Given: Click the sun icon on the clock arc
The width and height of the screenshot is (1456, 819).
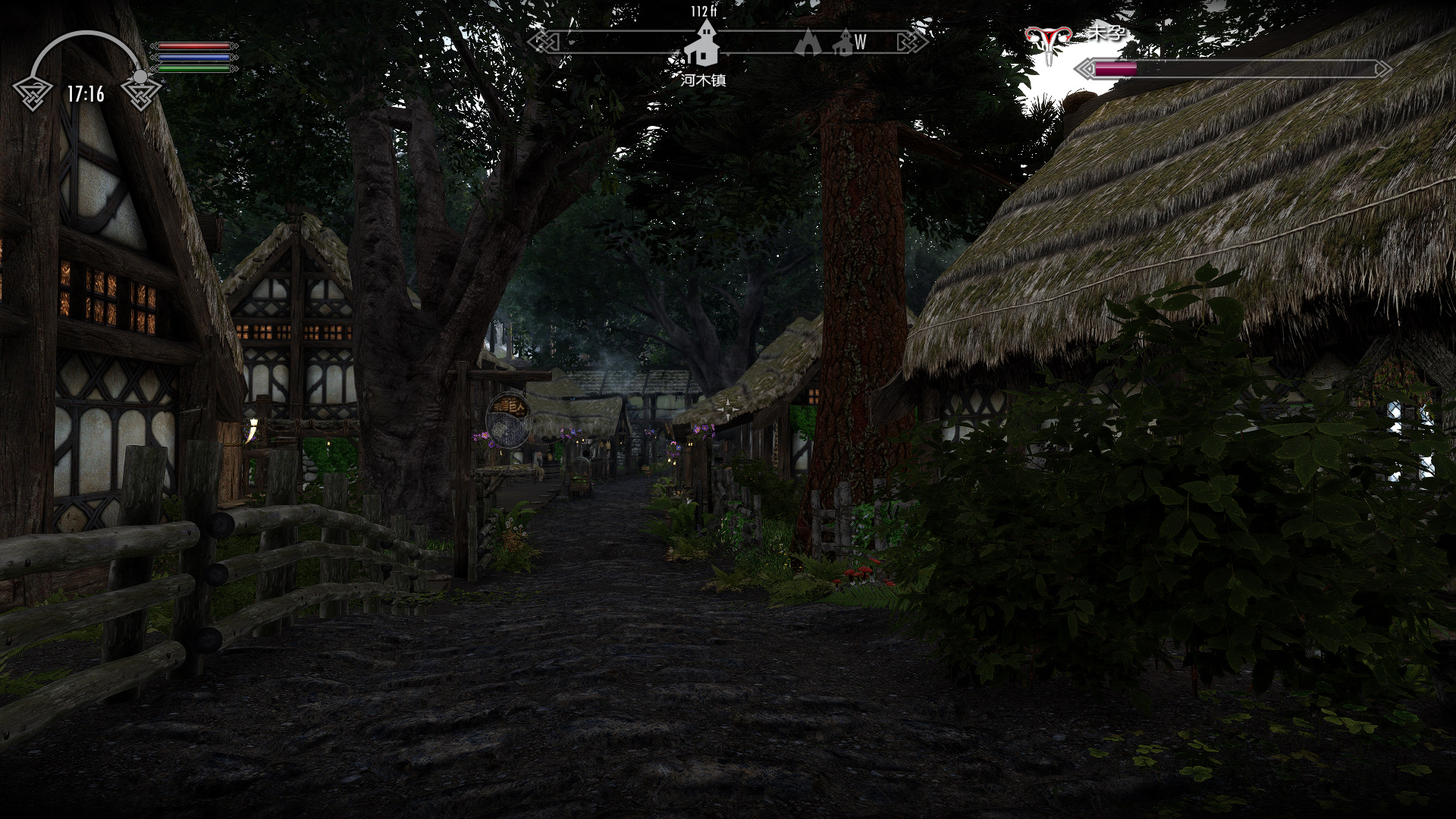Looking at the screenshot, I should [x=140, y=77].
